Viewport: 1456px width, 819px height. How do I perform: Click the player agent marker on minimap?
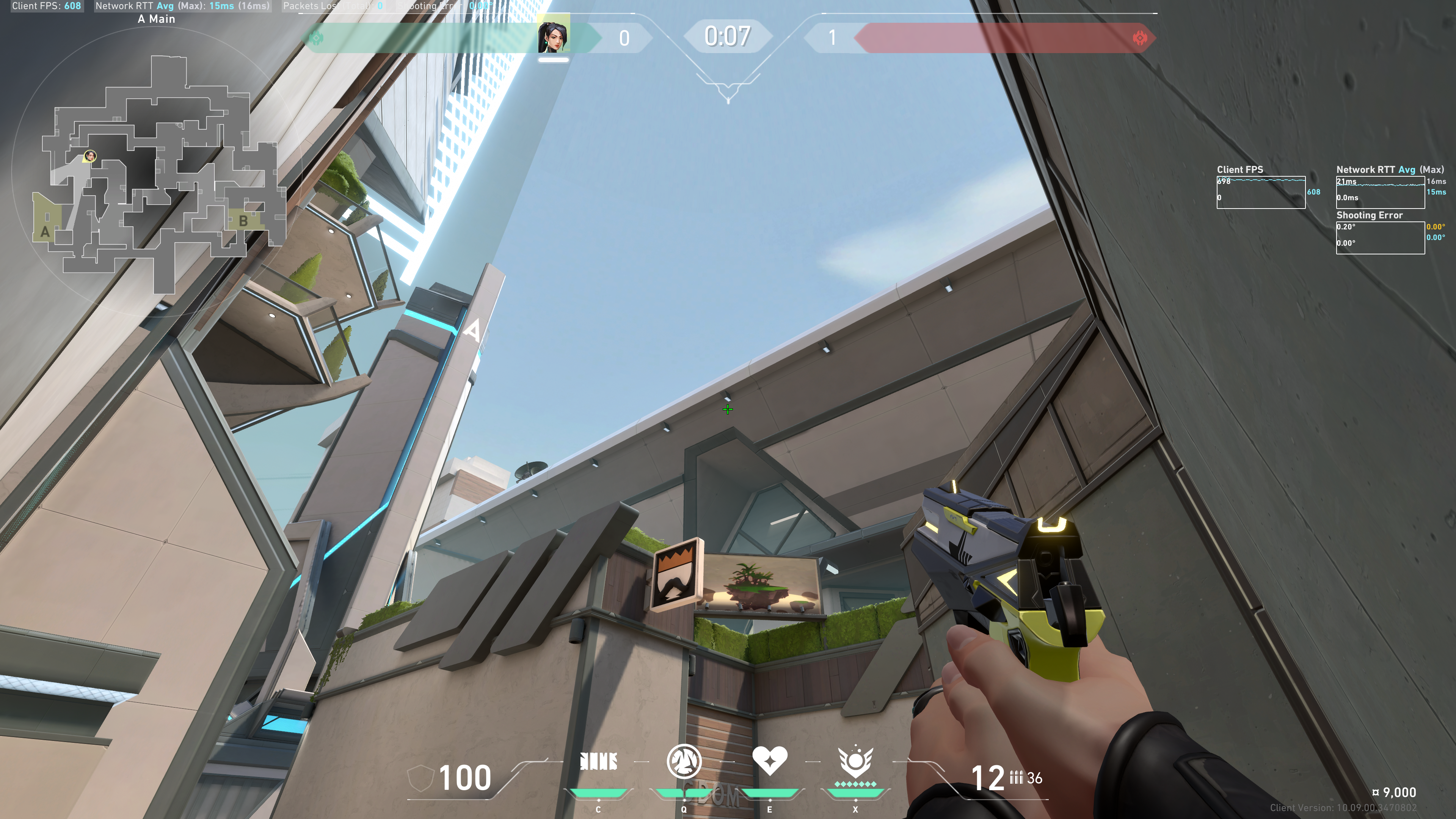[x=90, y=156]
